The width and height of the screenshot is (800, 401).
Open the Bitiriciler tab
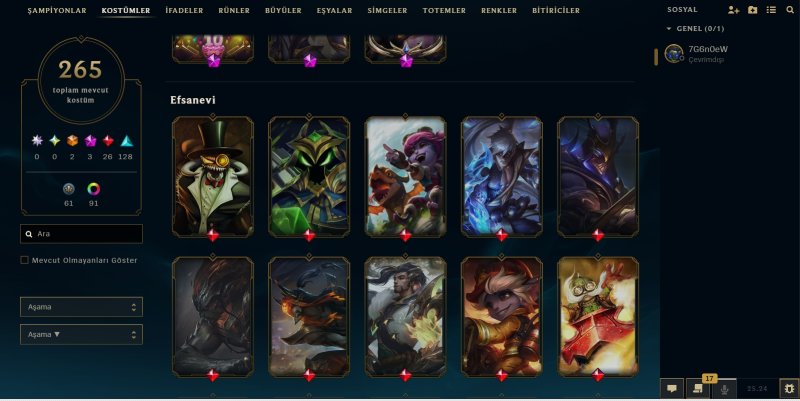(x=558, y=11)
